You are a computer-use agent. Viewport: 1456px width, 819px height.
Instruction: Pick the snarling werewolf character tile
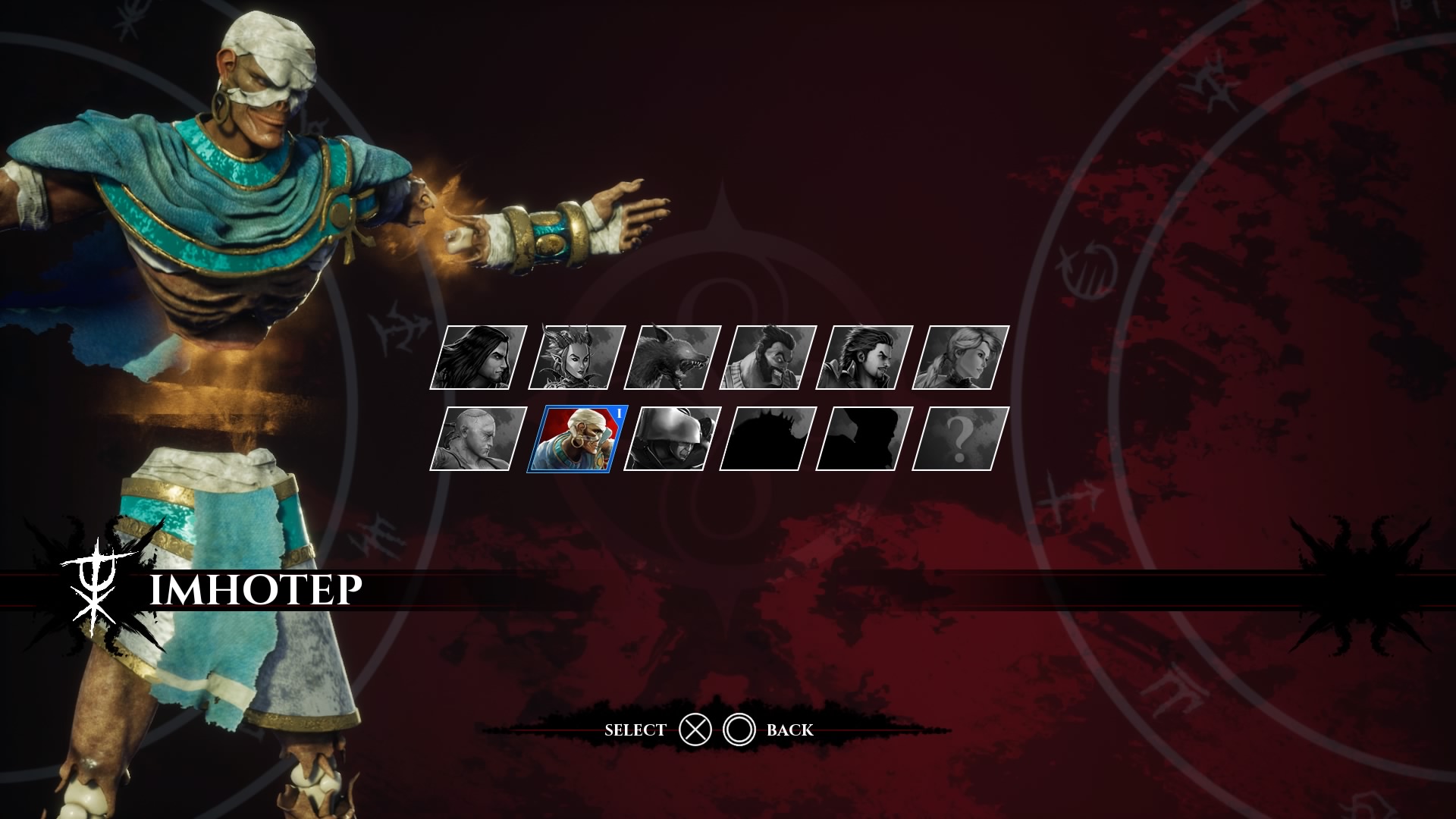(x=672, y=358)
